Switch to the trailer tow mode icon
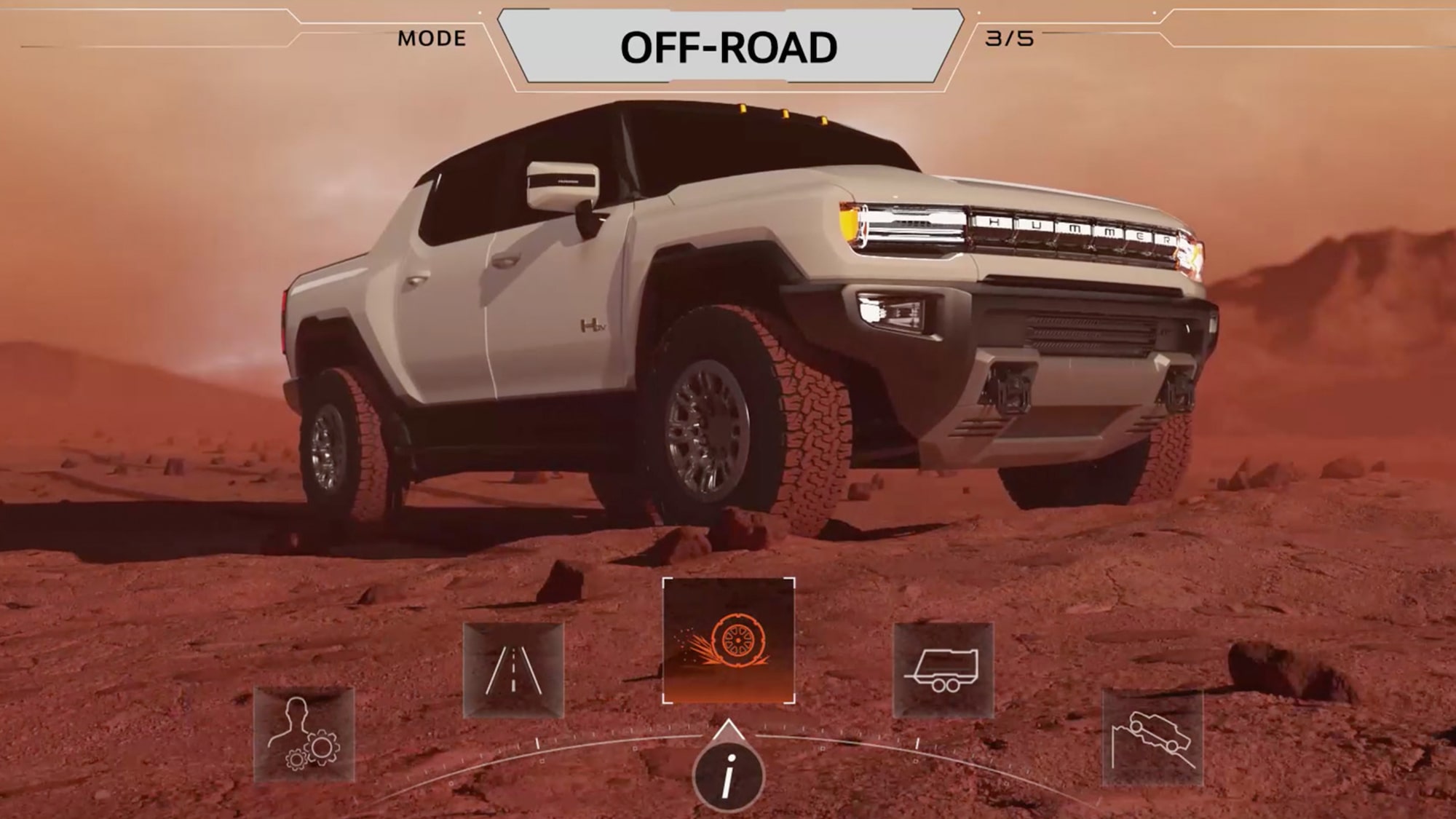The image size is (1456, 819). pos(943,670)
